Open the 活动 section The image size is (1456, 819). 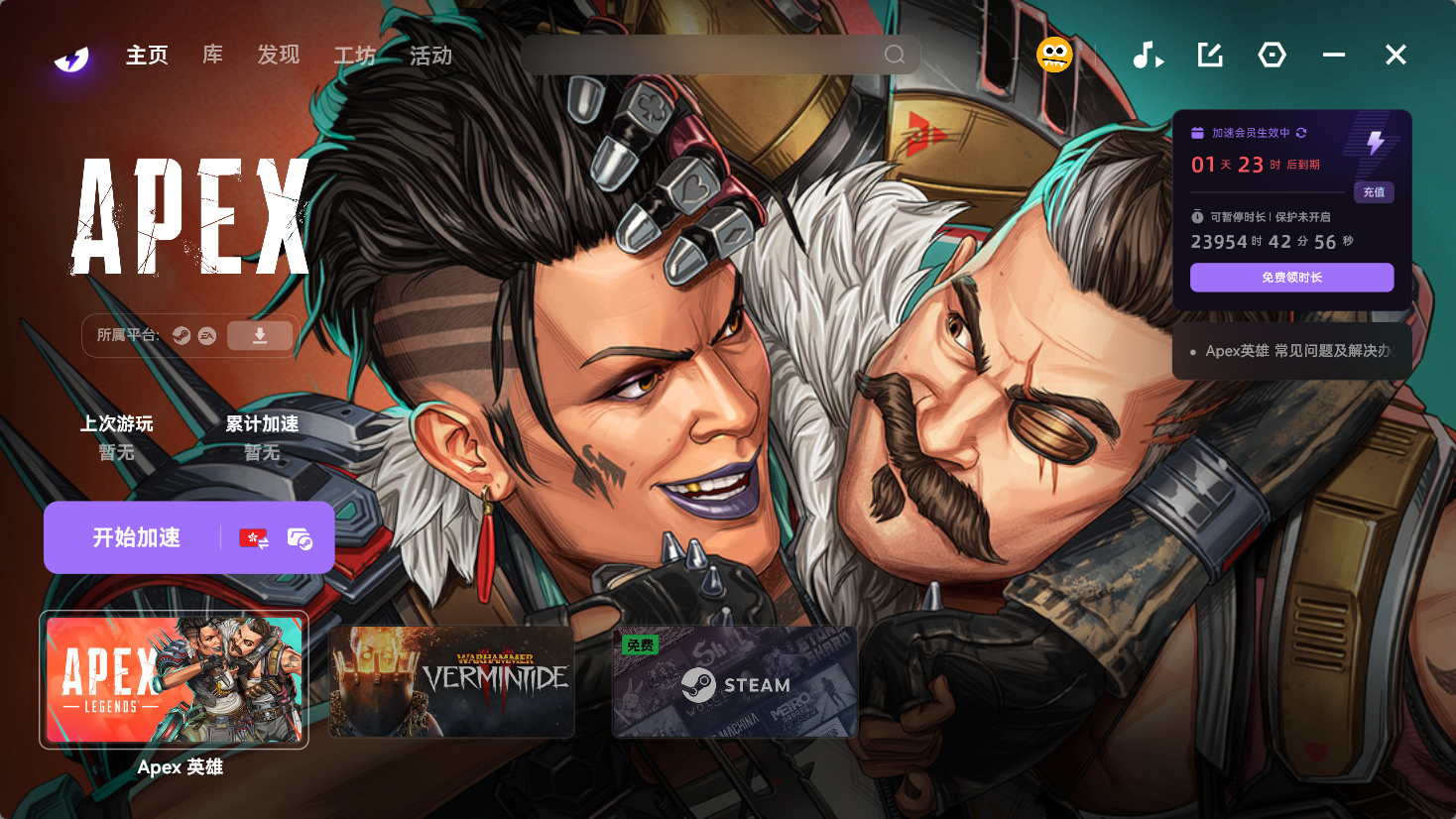(x=428, y=57)
